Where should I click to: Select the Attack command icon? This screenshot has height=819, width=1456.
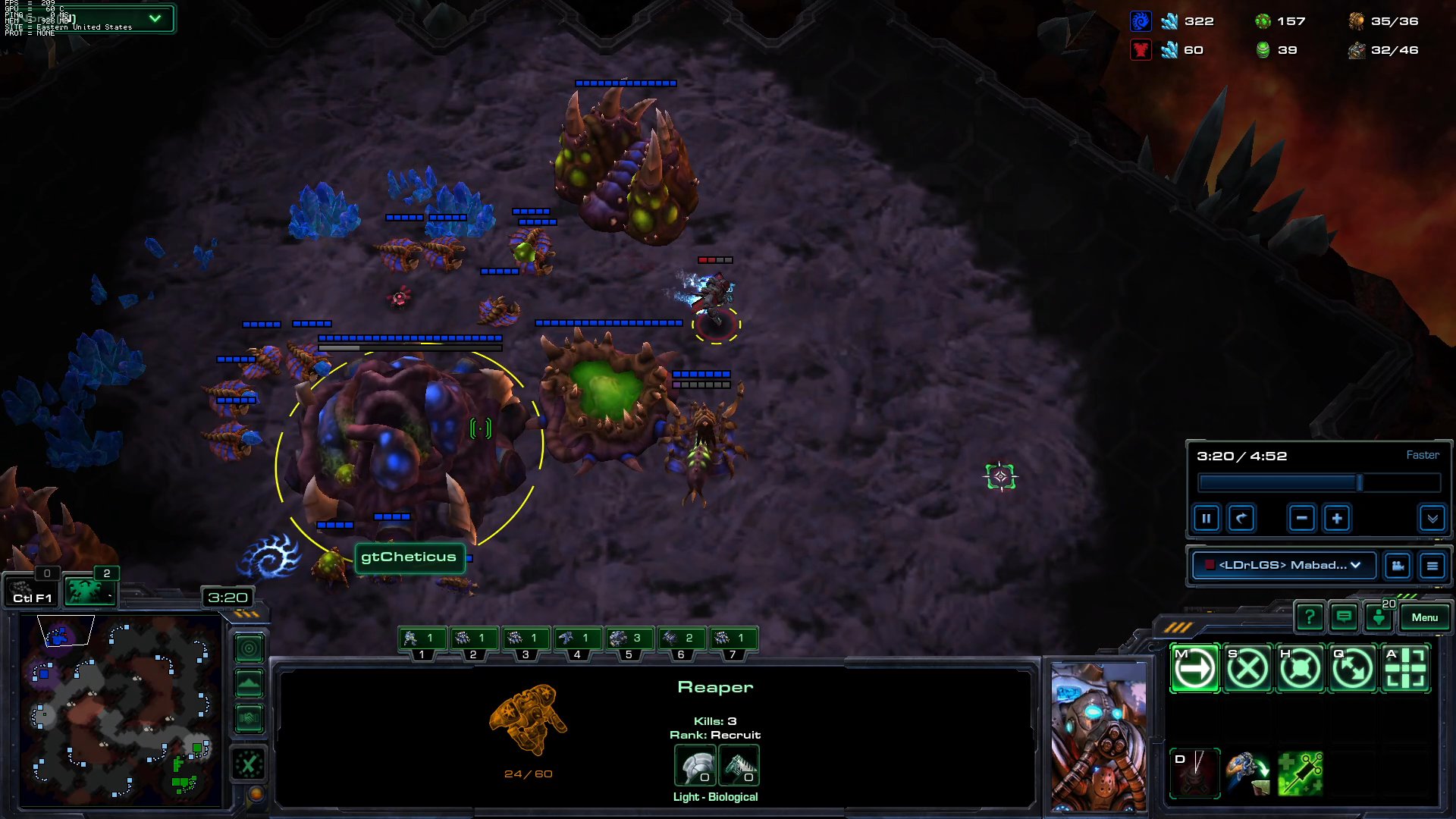click(1405, 668)
